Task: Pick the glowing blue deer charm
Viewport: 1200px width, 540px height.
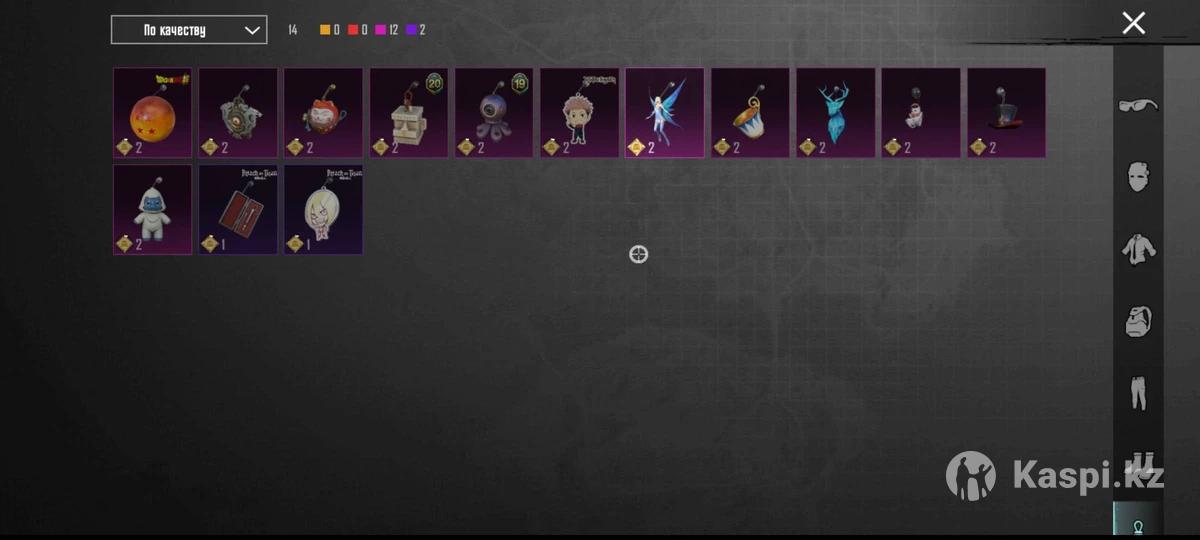Action: tap(835, 112)
